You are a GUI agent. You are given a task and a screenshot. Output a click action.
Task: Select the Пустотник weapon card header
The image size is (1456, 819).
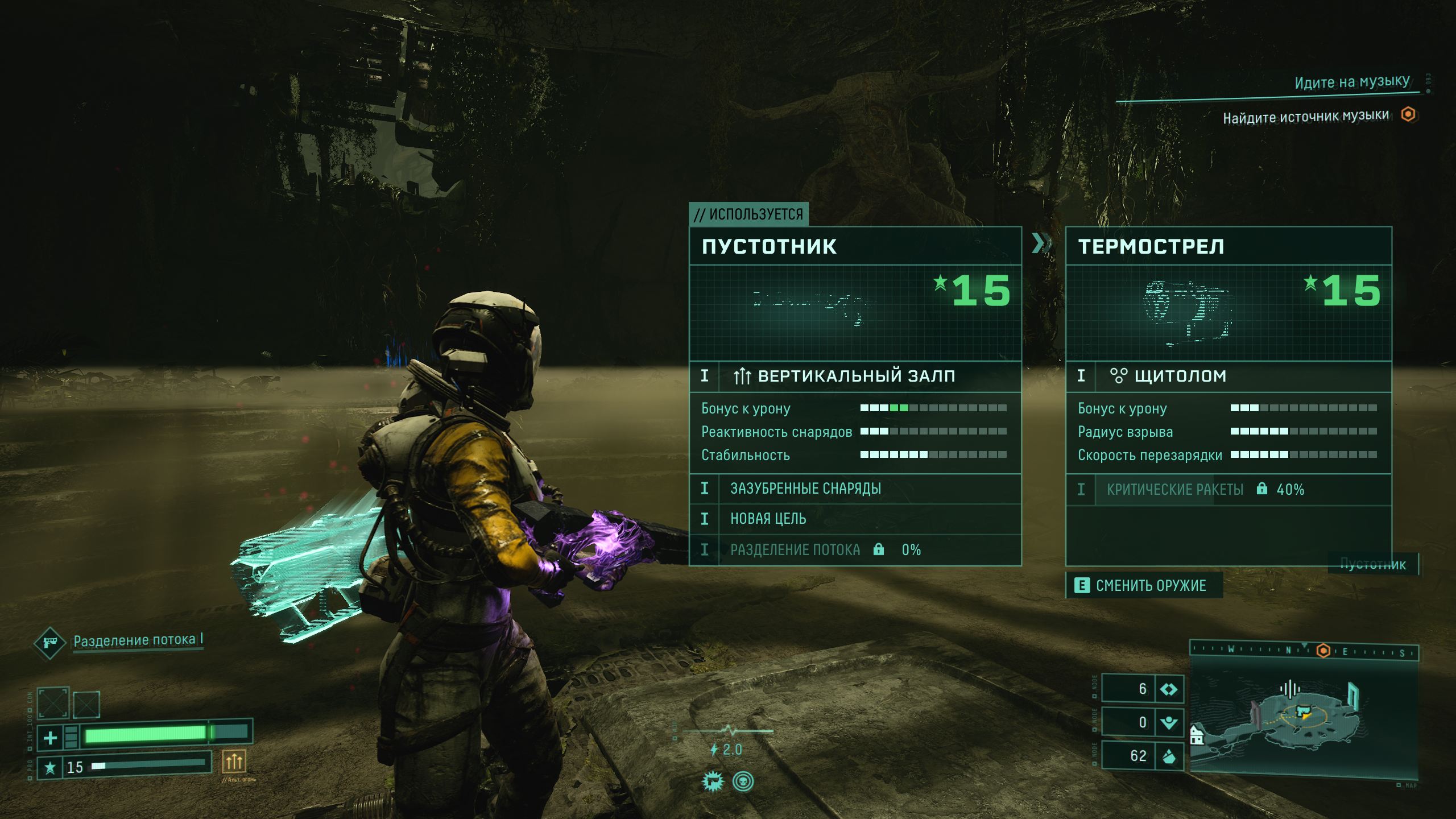[x=855, y=246]
